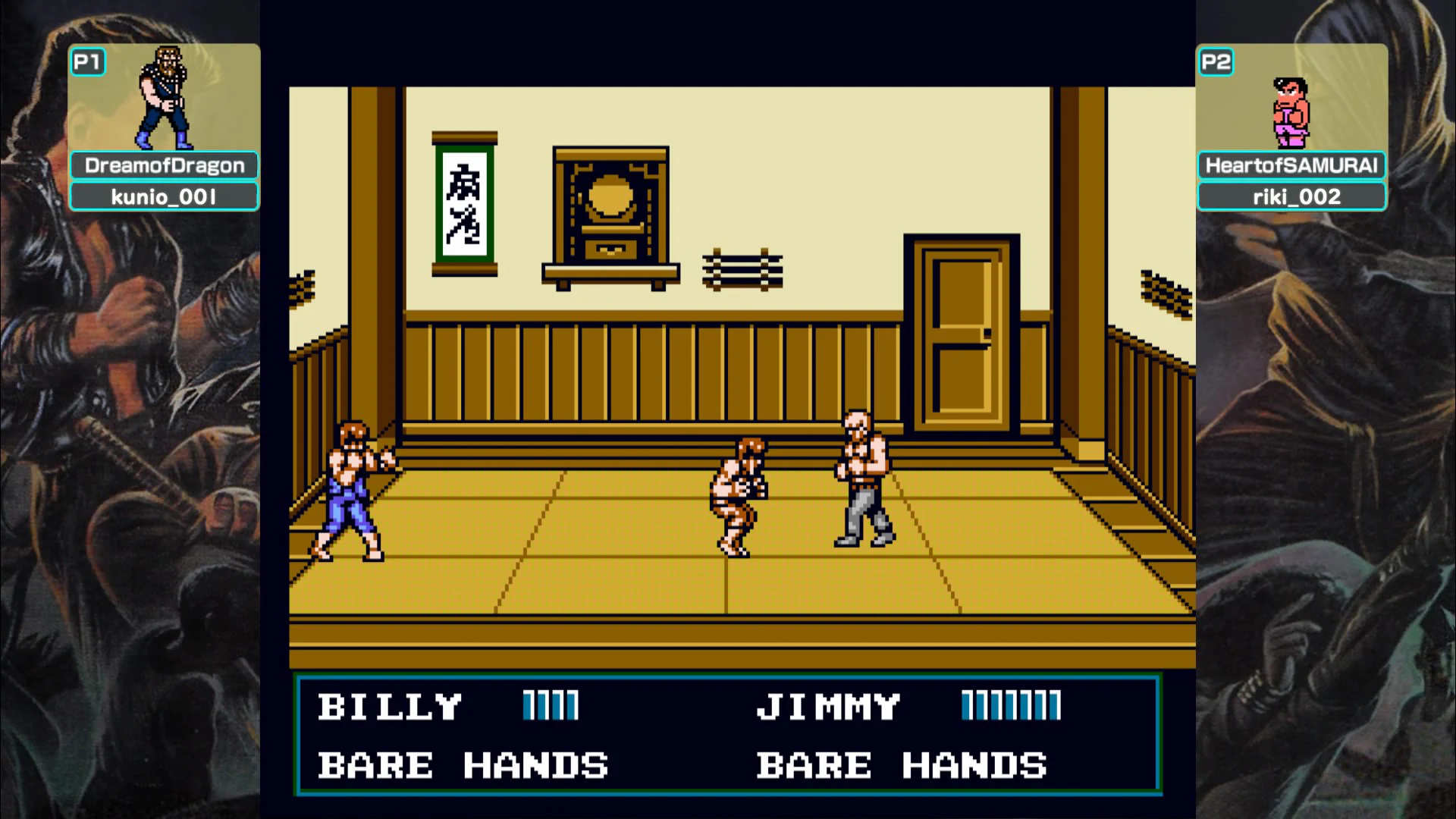Image resolution: width=1456 pixels, height=819 pixels.
Task: Click the wooden door at the right
Action: [x=961, y=334]
